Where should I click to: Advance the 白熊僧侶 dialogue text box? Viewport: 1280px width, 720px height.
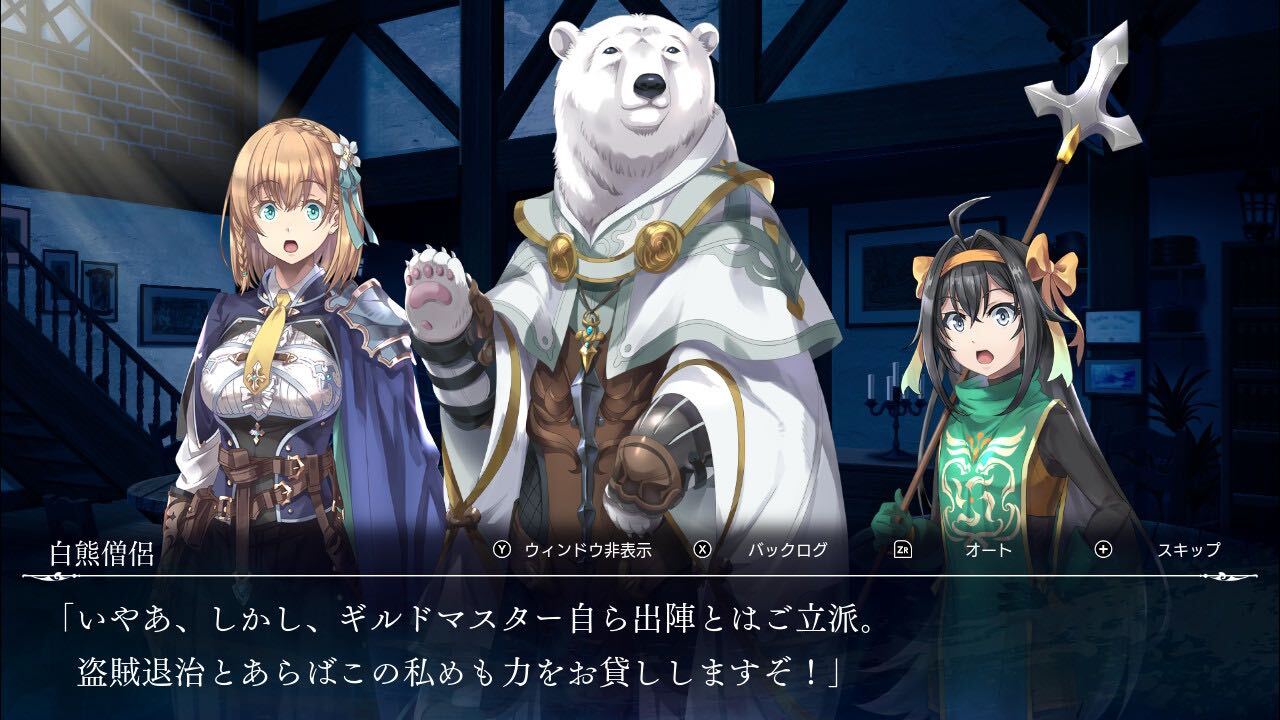[x=640, y=648]
